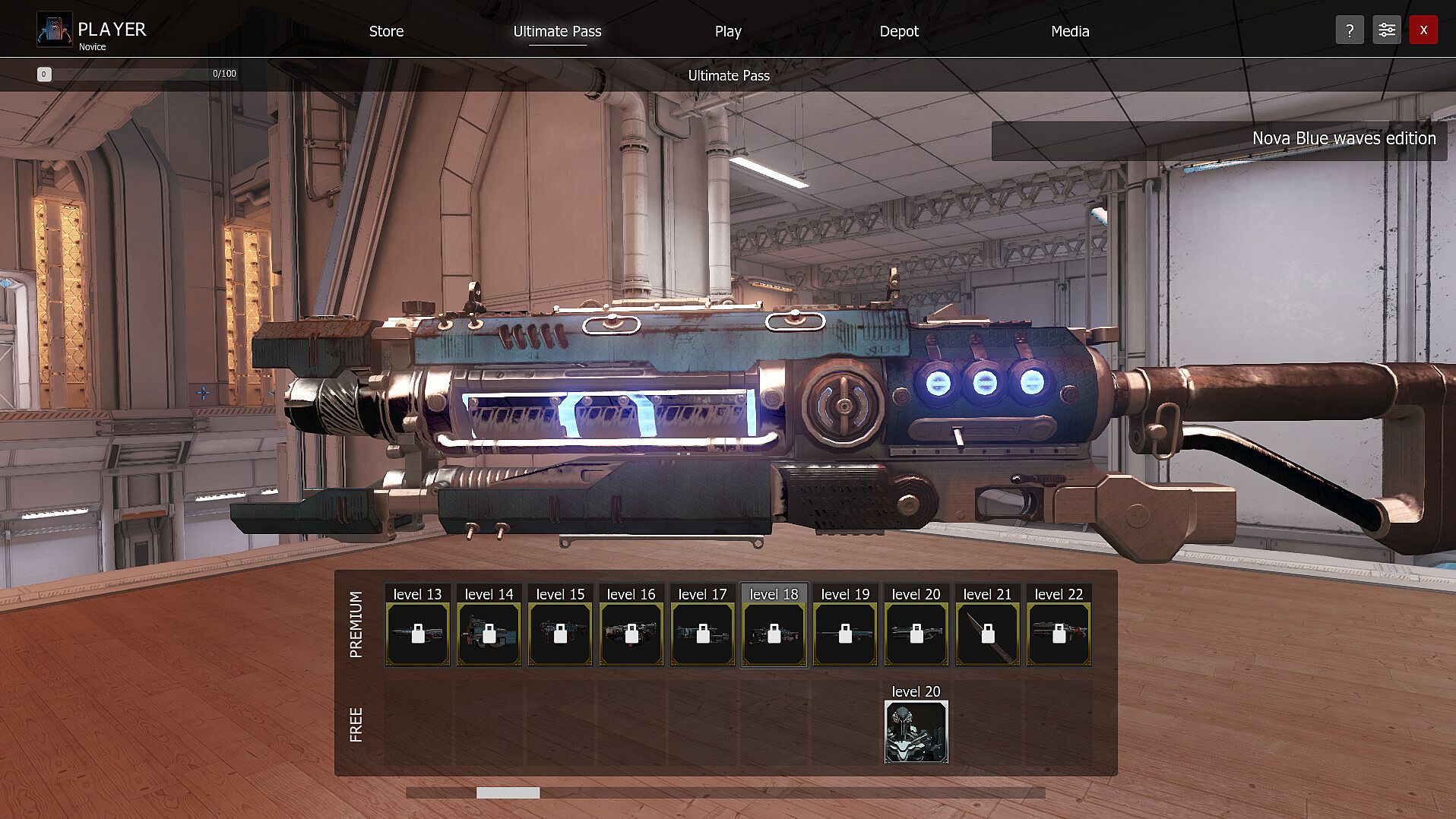Select the free level 20 character reward

pos(916,732)
